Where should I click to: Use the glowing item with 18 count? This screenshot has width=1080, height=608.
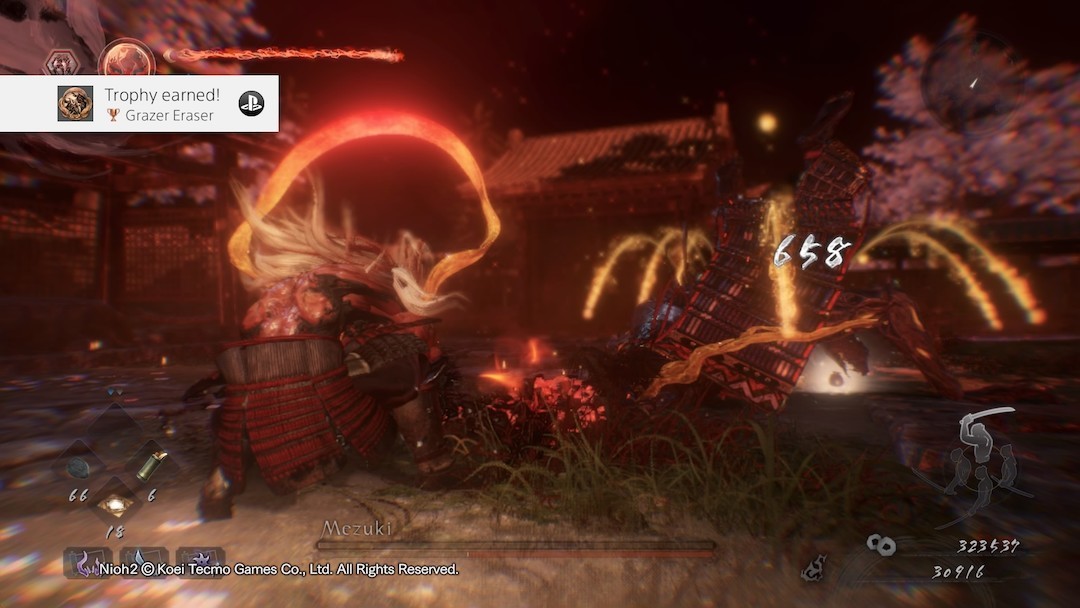click(x=115, y=502)
